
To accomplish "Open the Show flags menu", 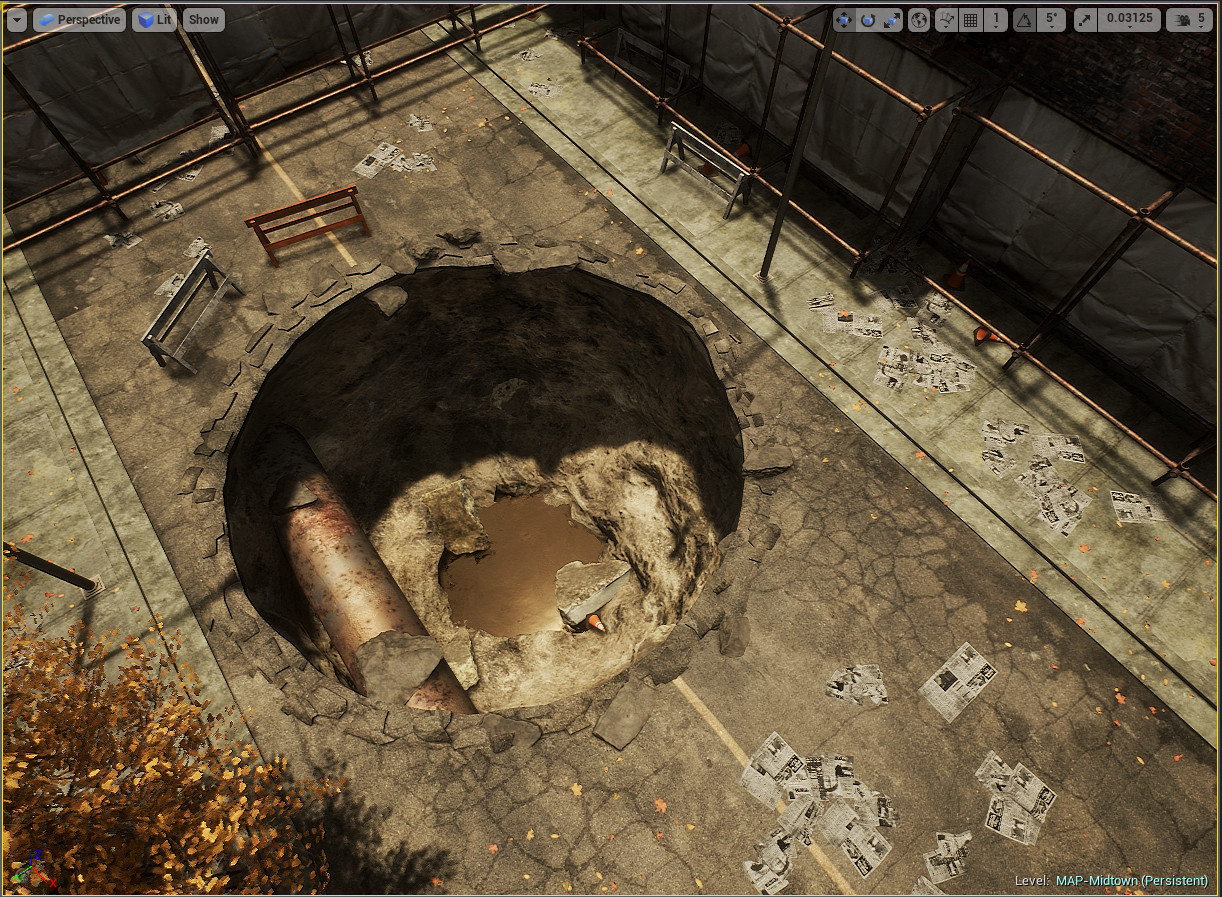I will (203, 19).
